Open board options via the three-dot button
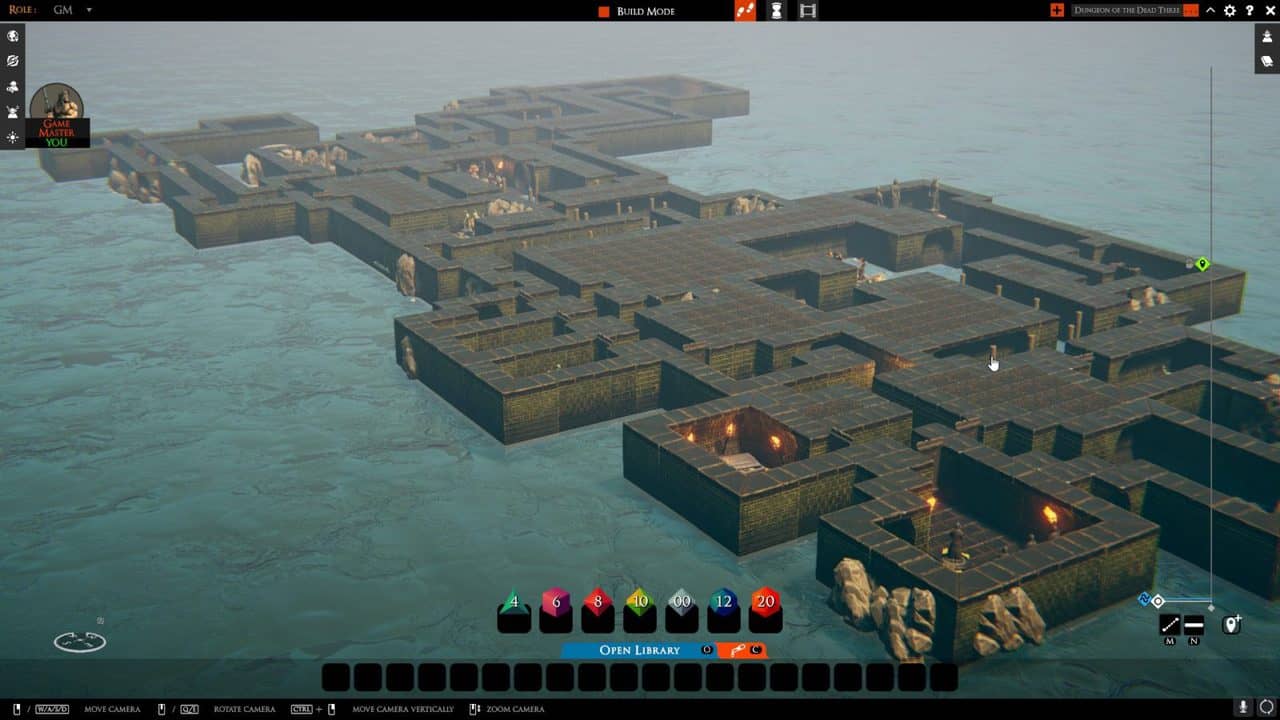The image size is (1280, 720). click(x=1190, y=10)
